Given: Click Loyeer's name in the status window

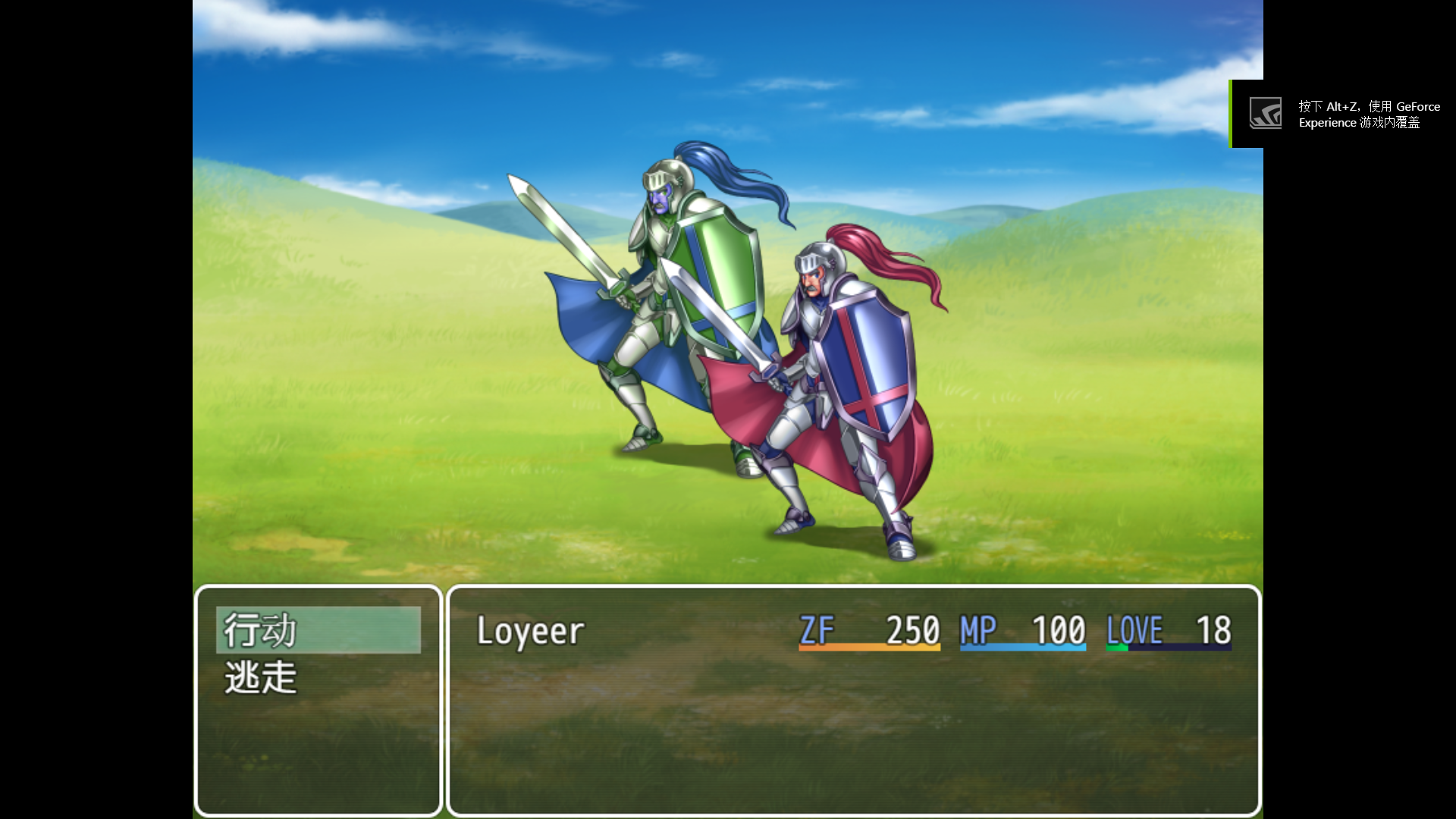Looking at the screenshot, I should 529,630.
